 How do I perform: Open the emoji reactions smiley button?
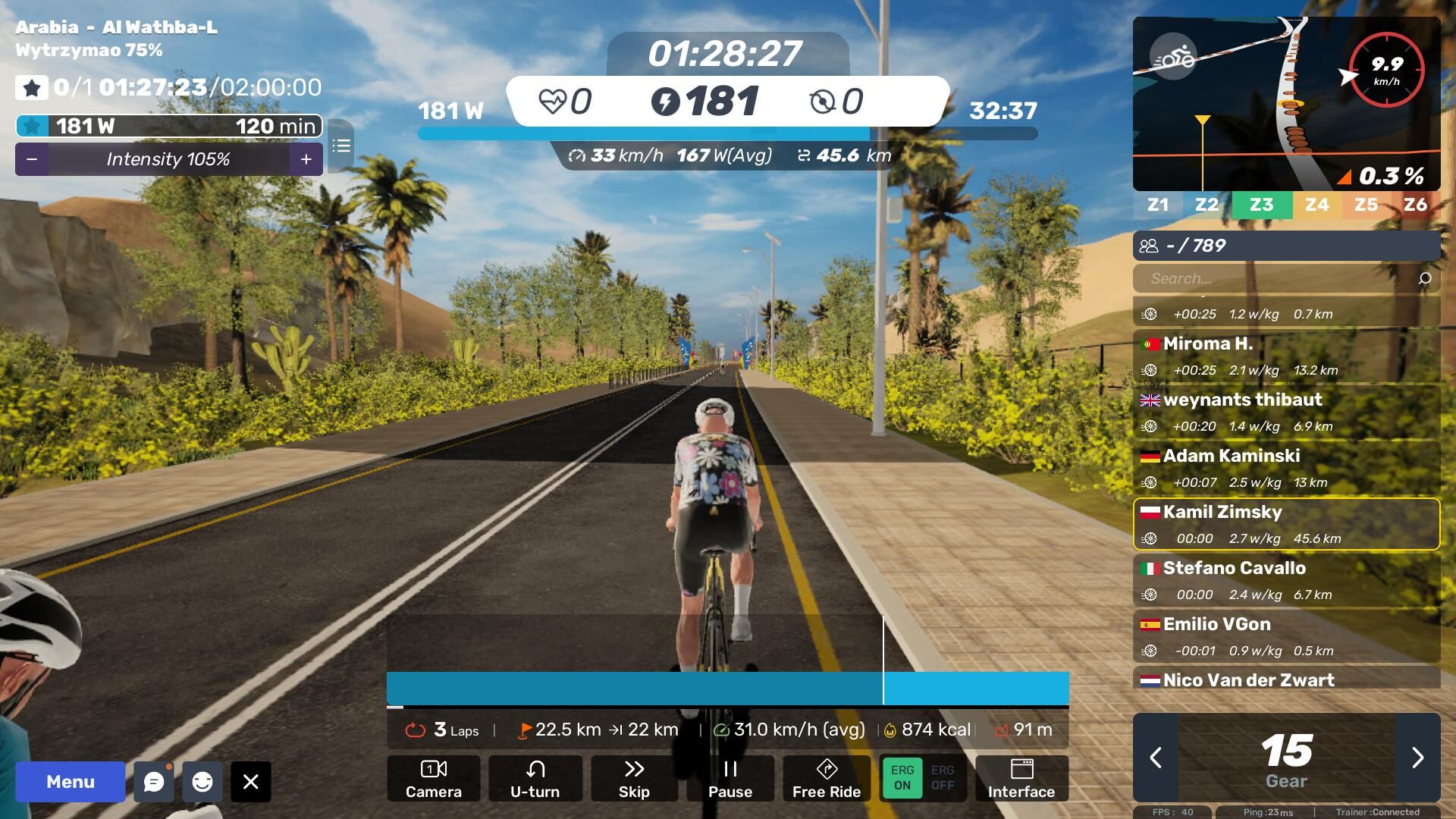(202, 782)
